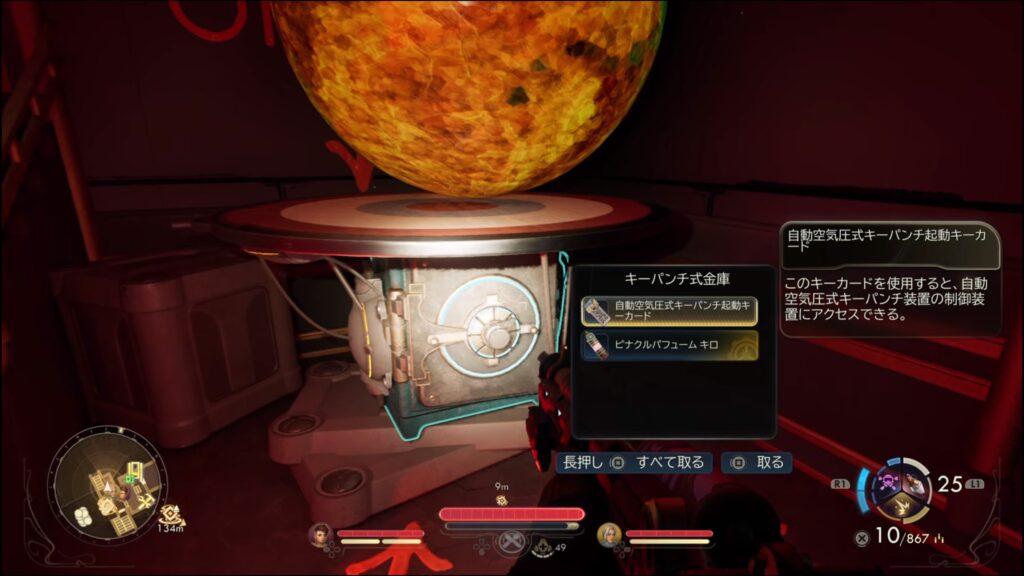This screenshot has height=576, width=1024.
Task: Select the ピナクルパフューム キロ loot entry
Action: coord(669,345)
